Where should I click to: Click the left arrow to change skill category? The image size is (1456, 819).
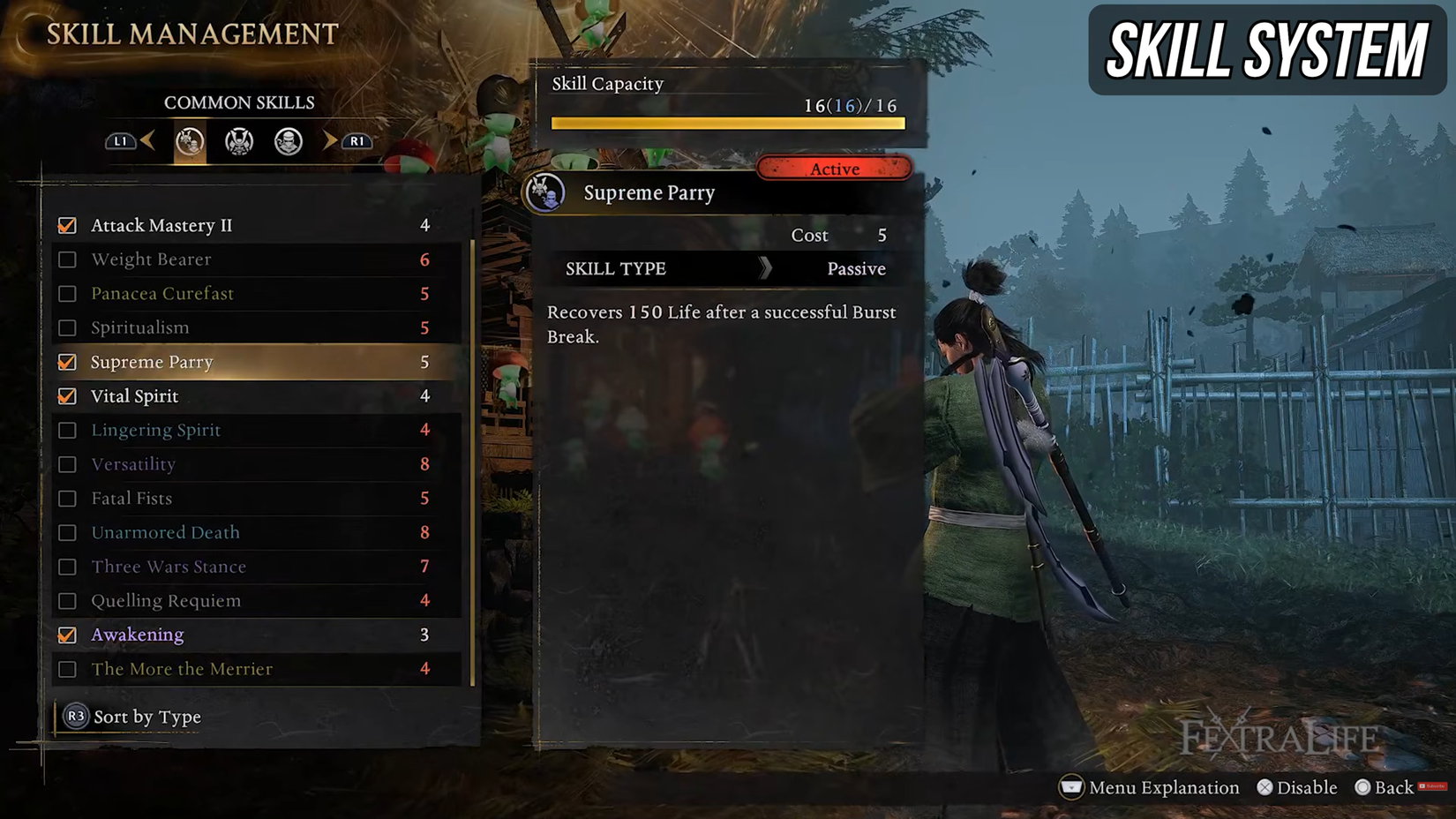pyautogui.click(x=148, y=141)
